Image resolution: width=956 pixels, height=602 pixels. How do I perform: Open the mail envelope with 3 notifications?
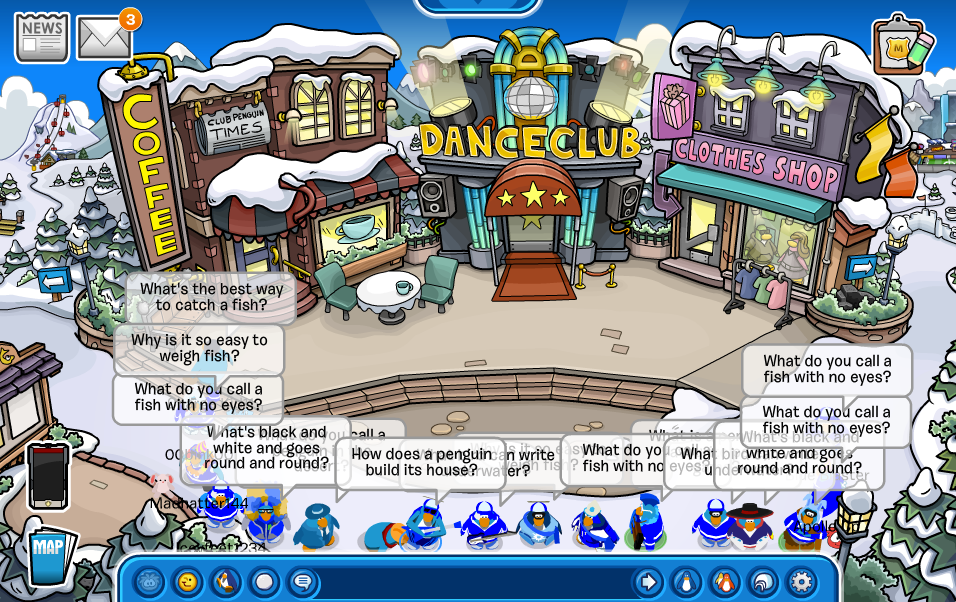pos(104,38)
